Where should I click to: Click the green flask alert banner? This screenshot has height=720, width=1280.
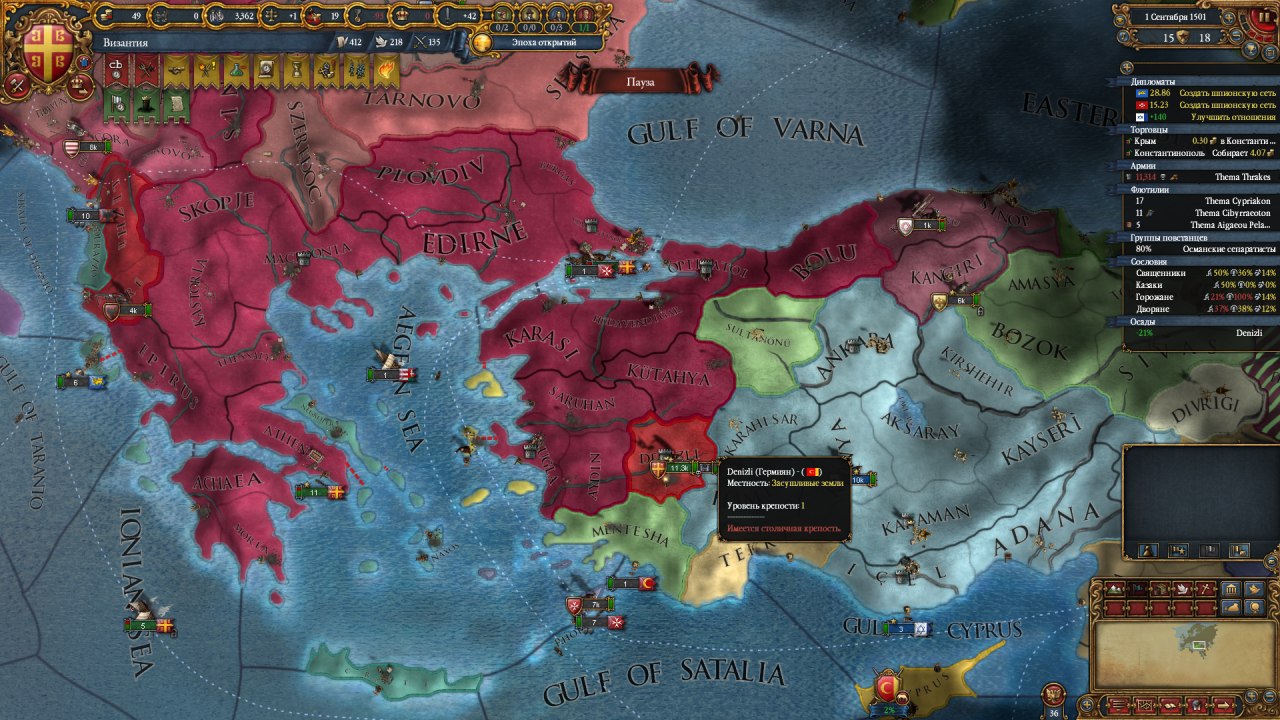click(236, 68)
